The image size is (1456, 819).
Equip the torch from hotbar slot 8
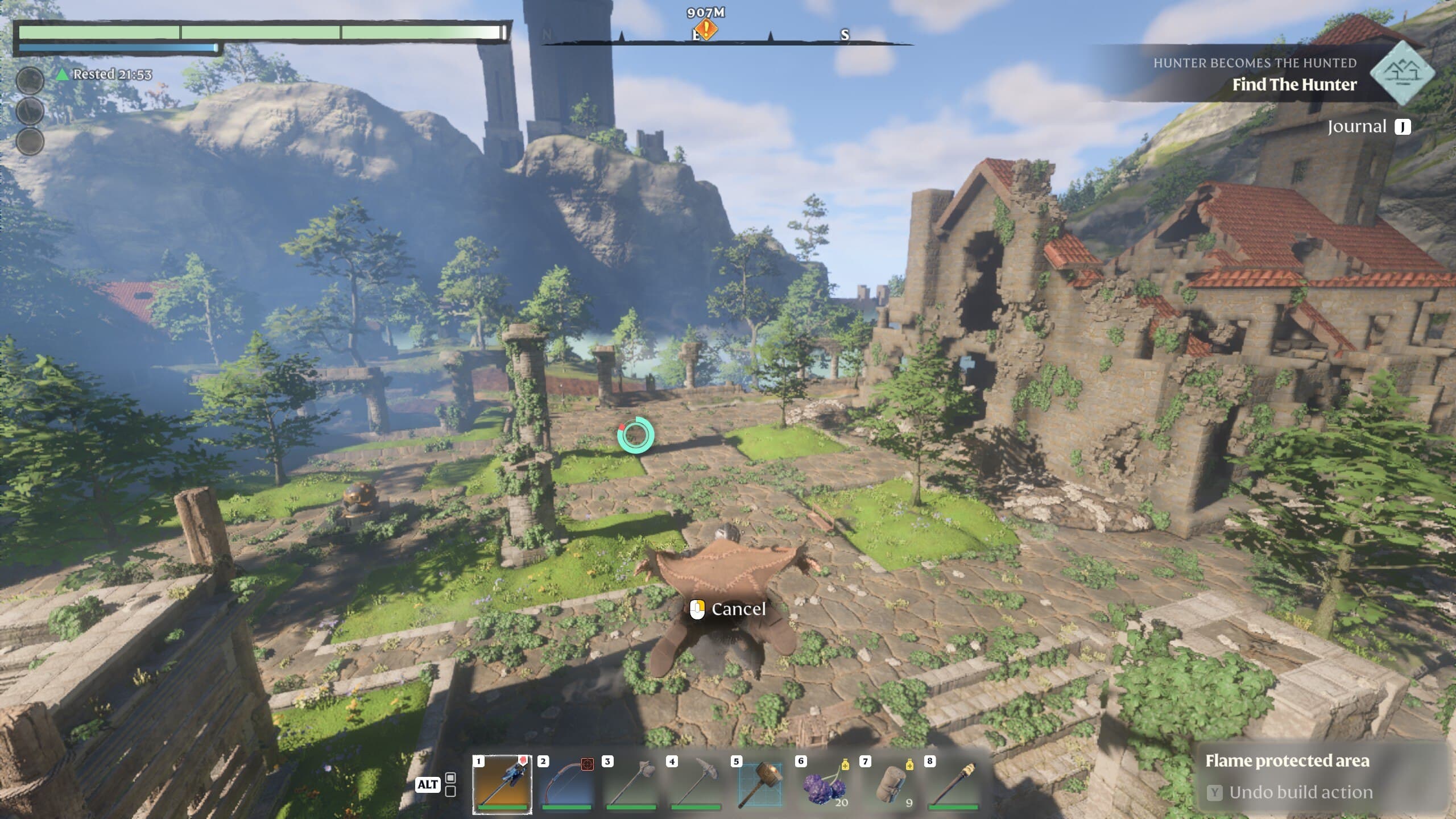(x=953, y=784)
